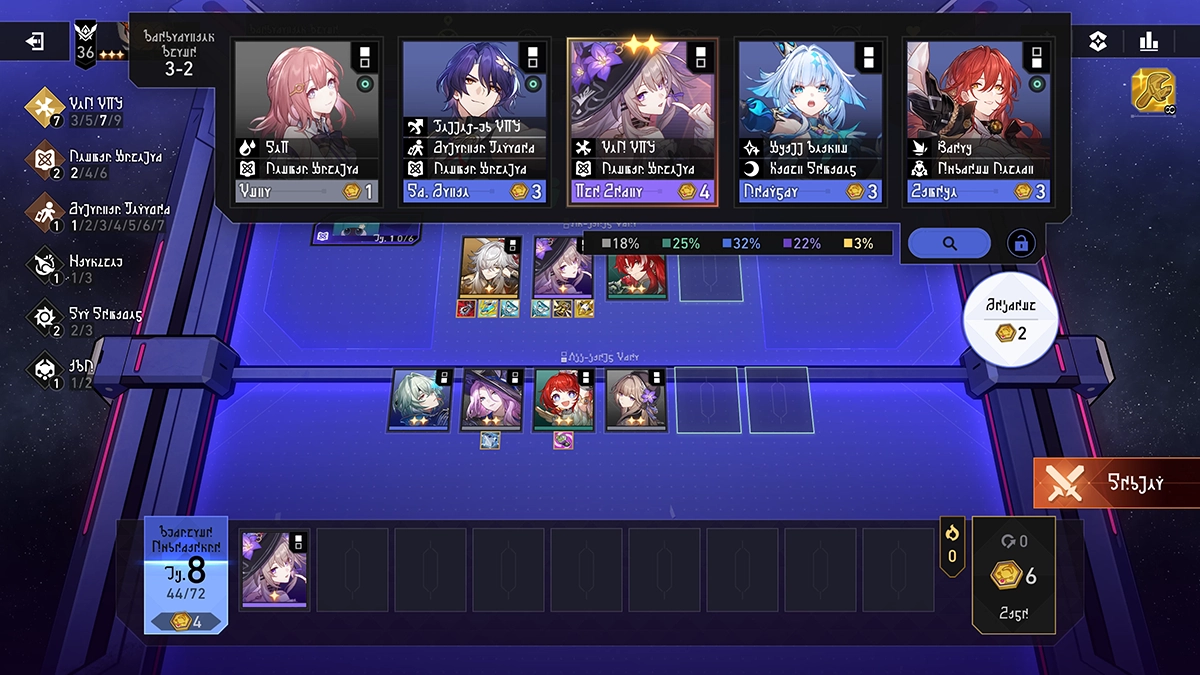Buy the dark-blue-haired character card in shop
The image size is (1200, 675).
475,120
